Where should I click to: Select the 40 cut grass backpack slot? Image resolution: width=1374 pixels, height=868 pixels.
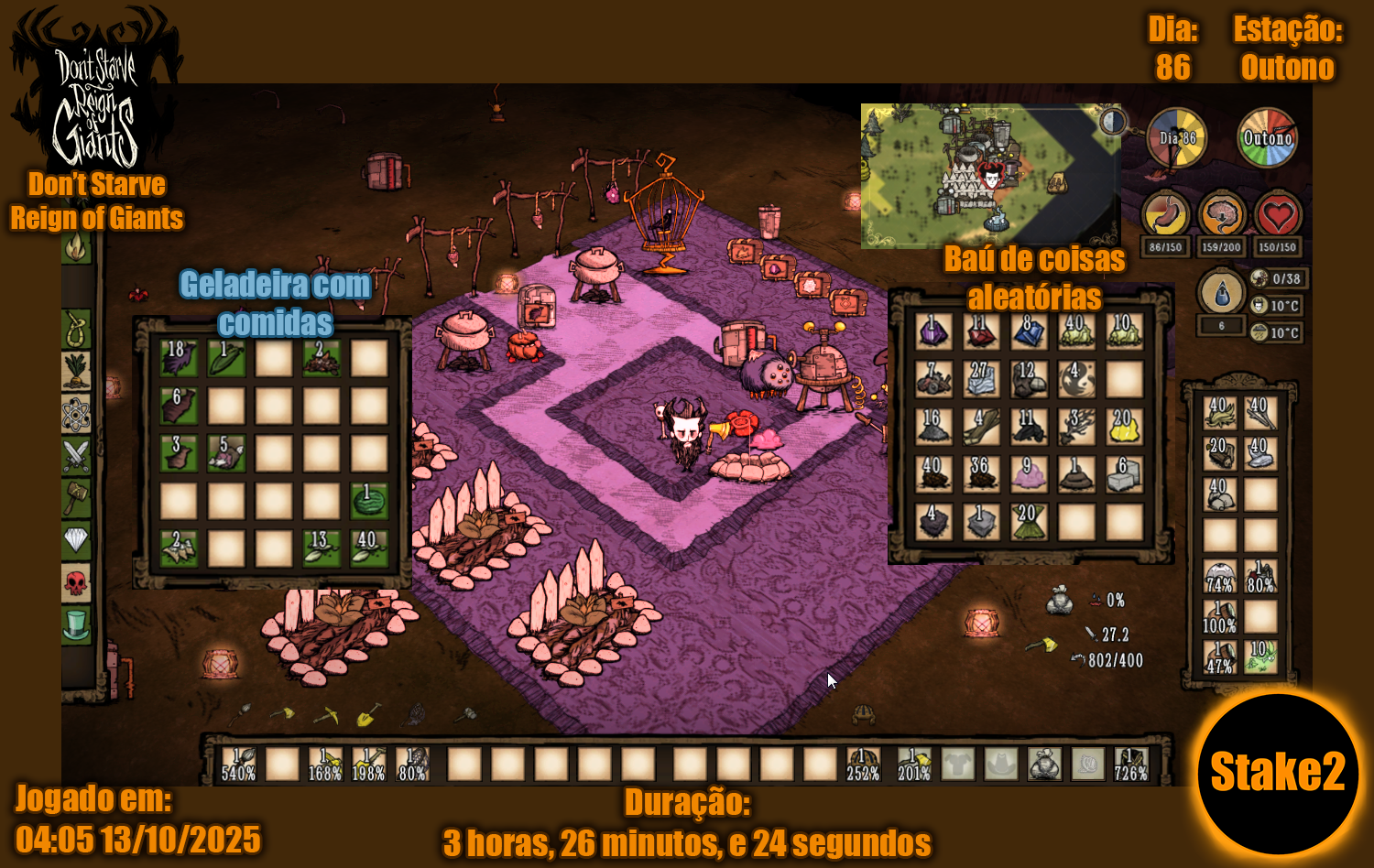(1220, 413)
